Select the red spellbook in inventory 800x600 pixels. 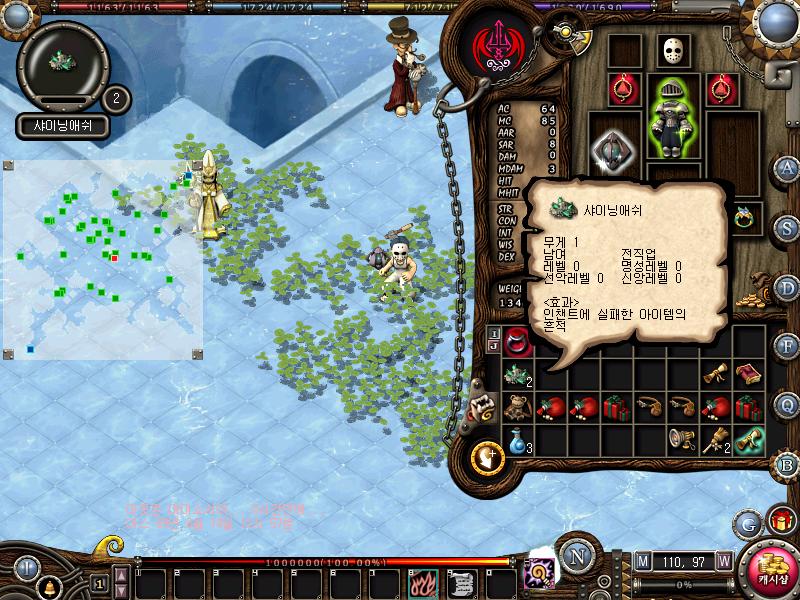click(747, 374)
